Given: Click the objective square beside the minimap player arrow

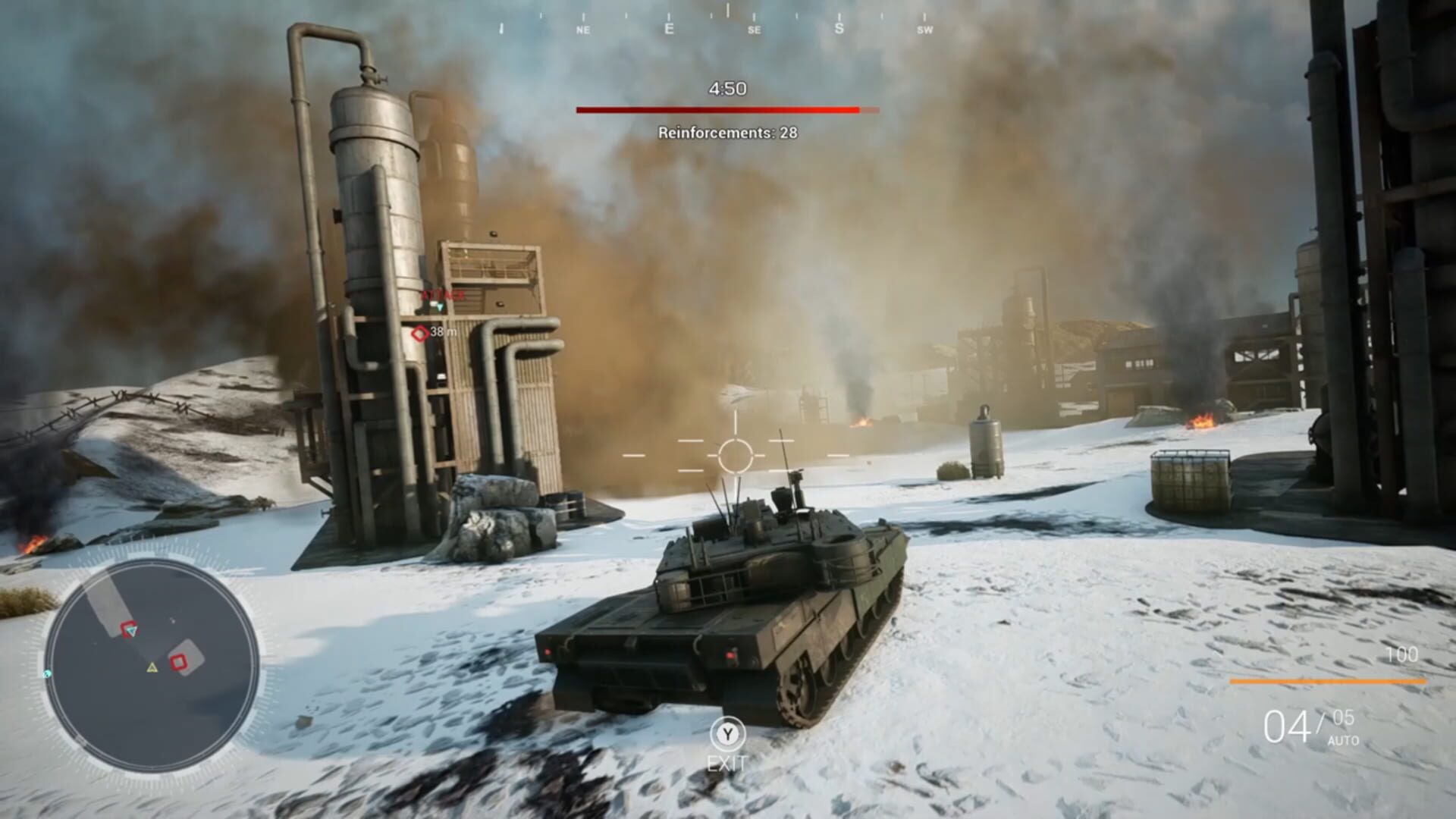Looking at the screenshot, I should pyautogui.click(x=129, y=628).
